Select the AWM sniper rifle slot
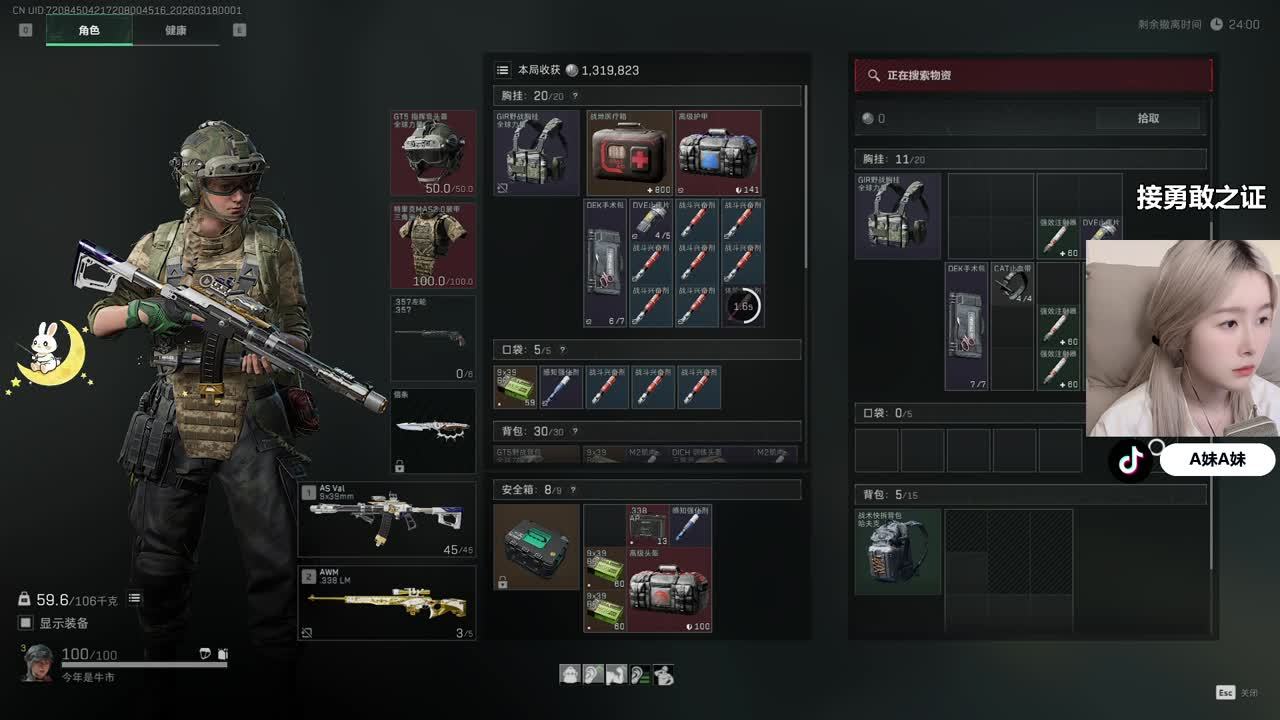1280x720 pixels. (387, 603)
